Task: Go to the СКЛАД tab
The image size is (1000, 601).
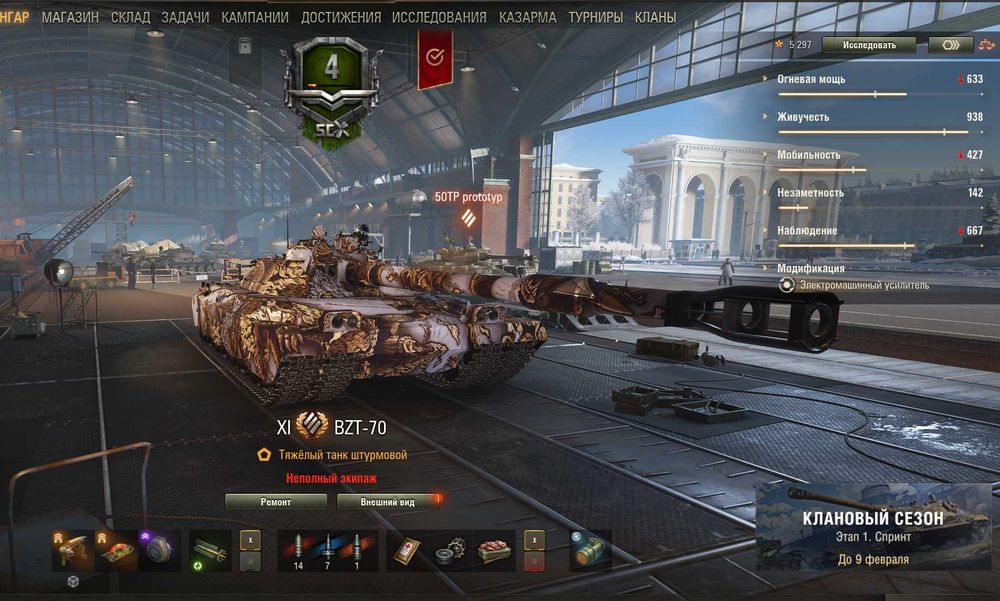Action: coord(131,17)
